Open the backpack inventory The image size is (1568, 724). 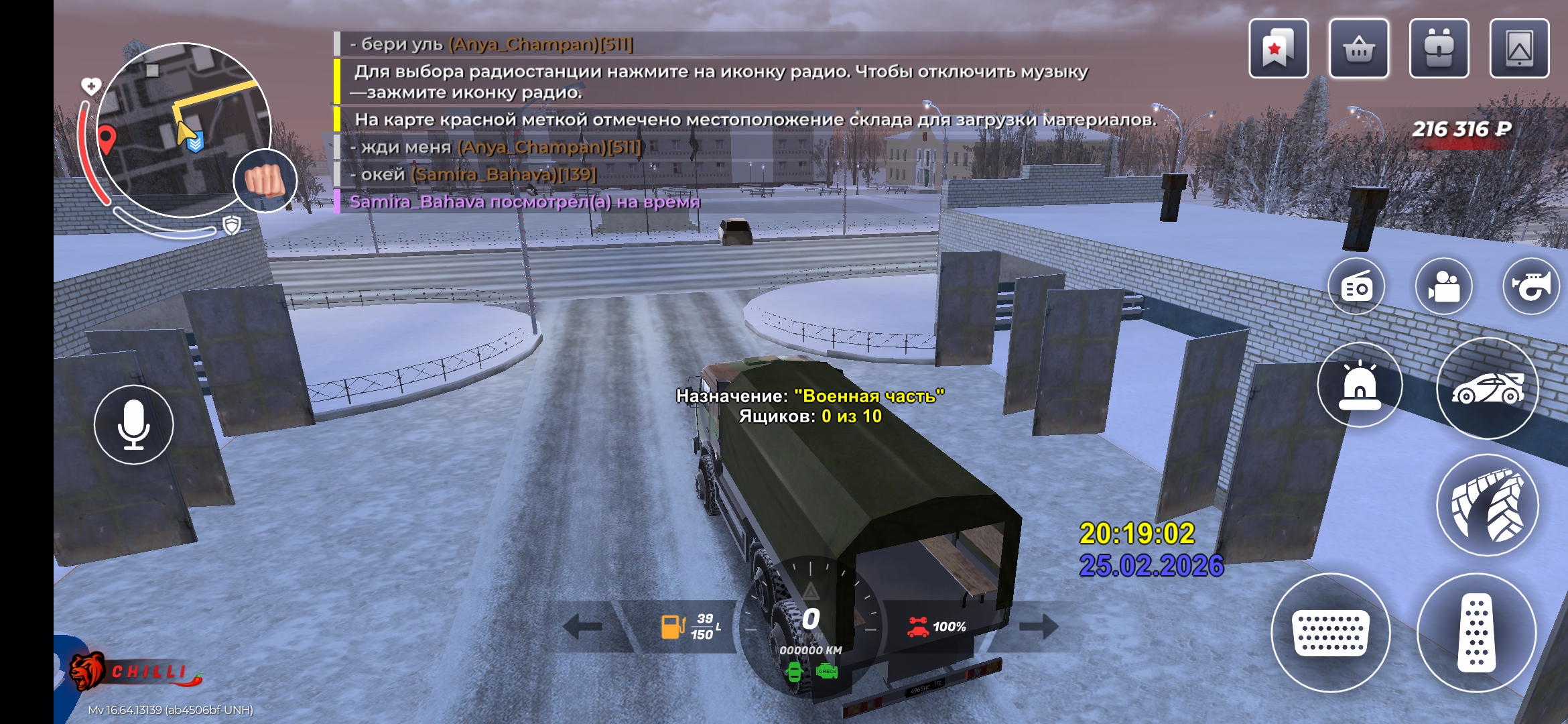click(x=1439, y=49)
